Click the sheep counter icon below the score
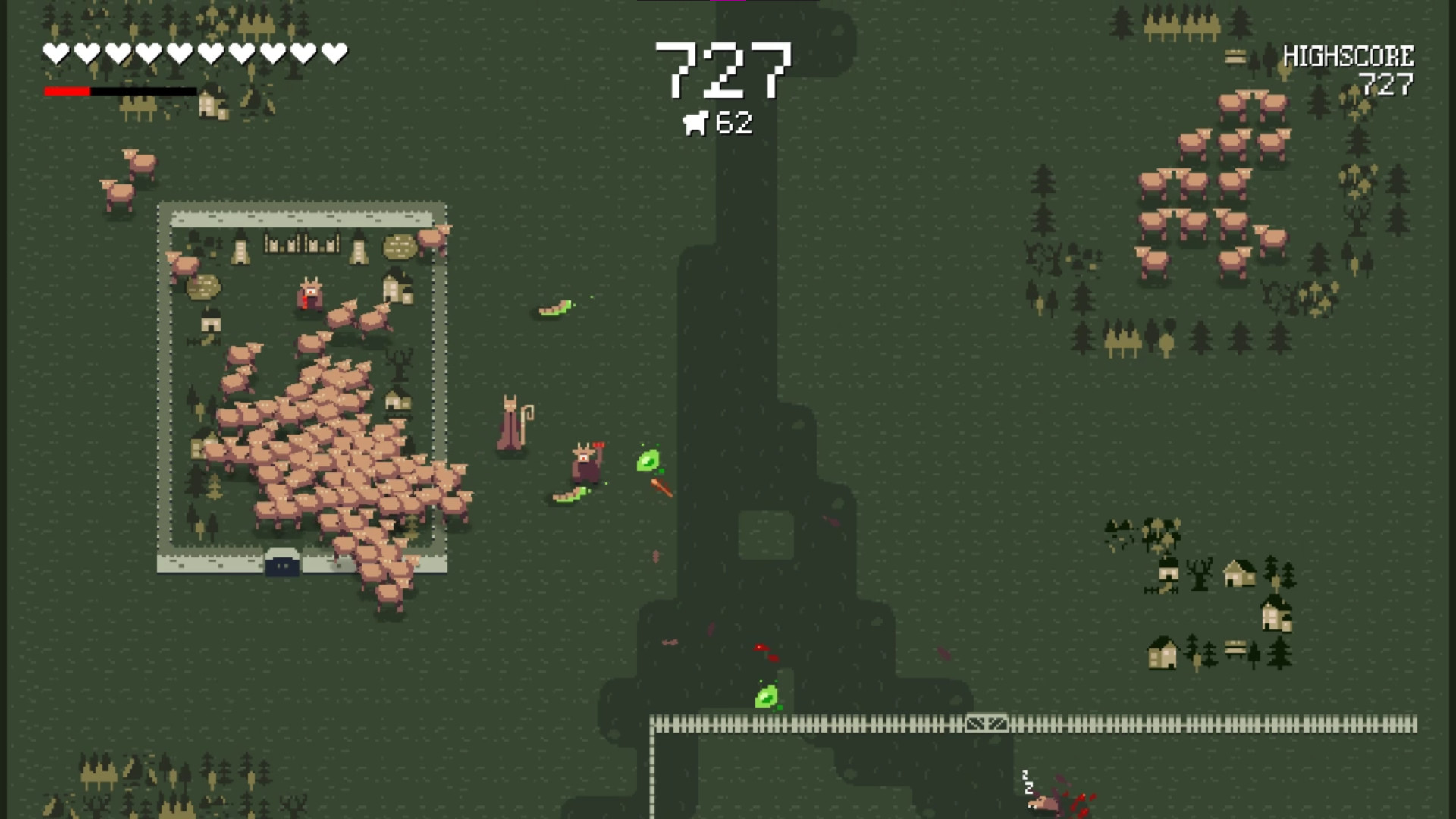1456x819 pixels. [x=696, y=121]
